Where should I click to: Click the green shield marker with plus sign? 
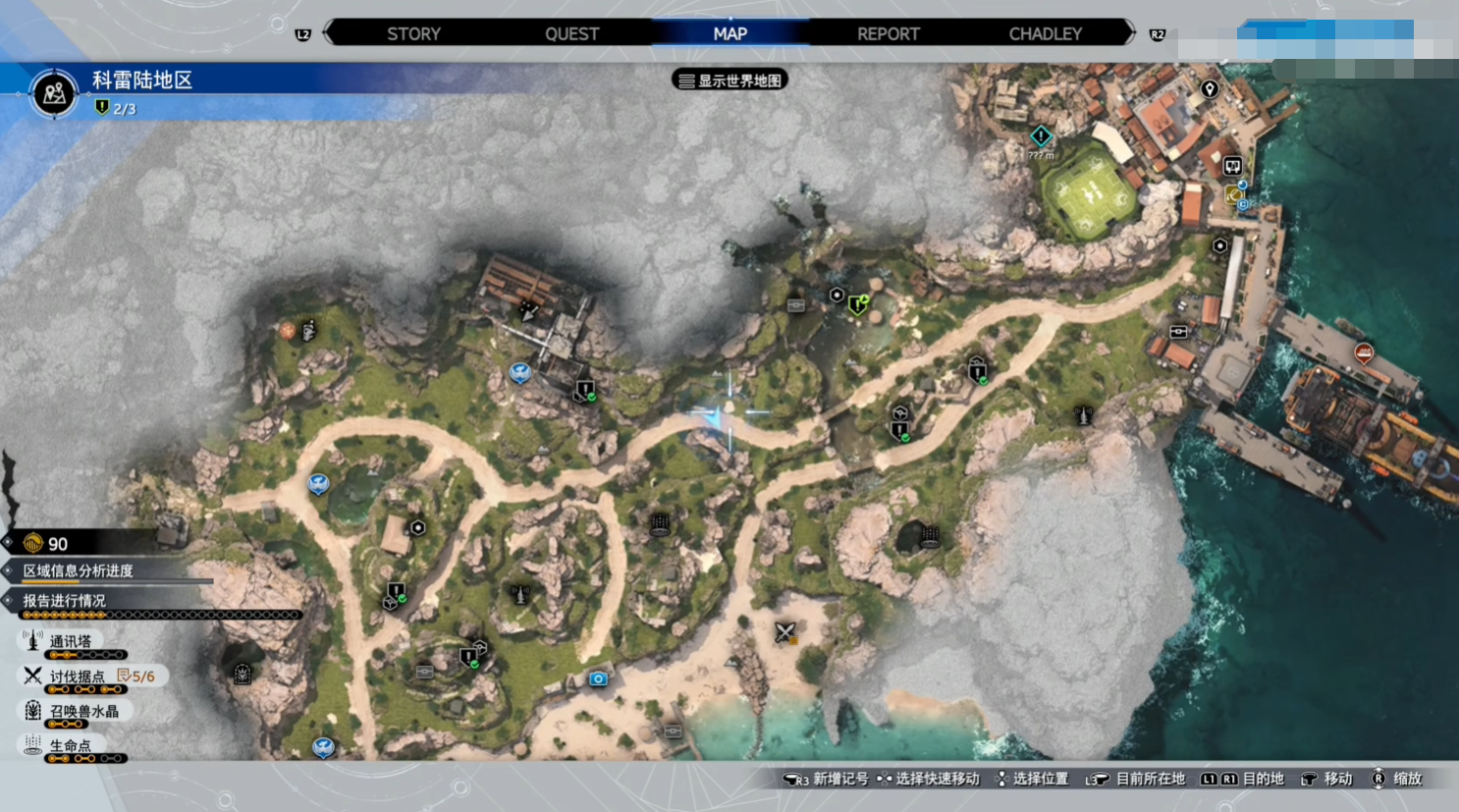(x=858, y=305)
